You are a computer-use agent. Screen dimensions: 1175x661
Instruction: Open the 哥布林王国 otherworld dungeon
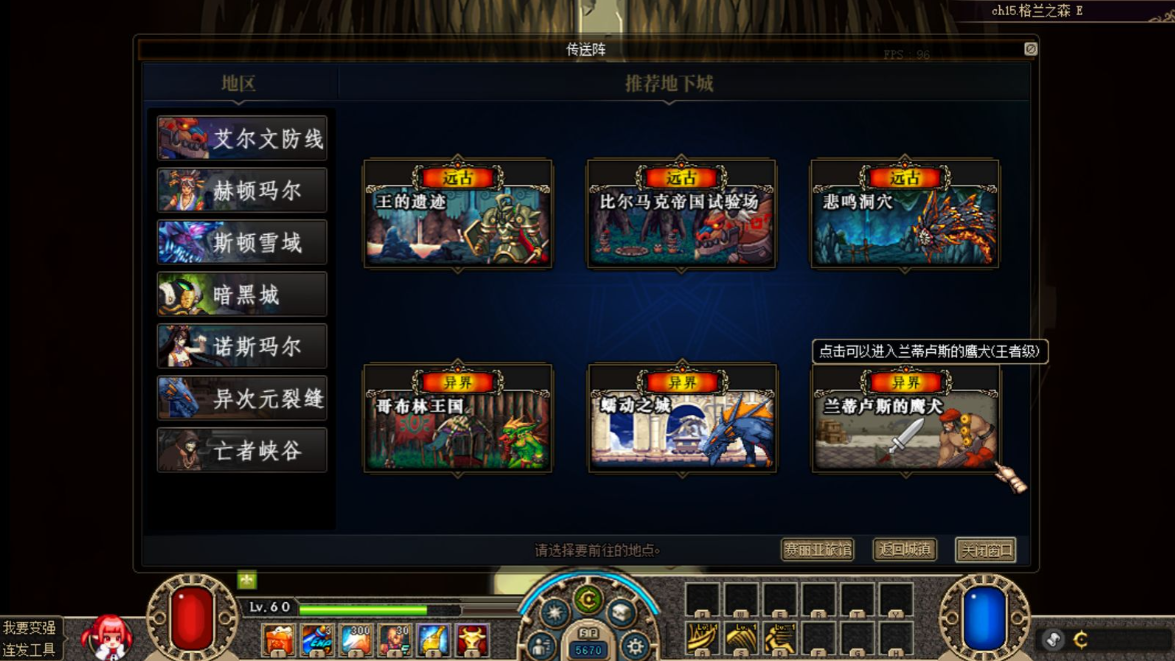pyautogui.click(x=458, y=419)
